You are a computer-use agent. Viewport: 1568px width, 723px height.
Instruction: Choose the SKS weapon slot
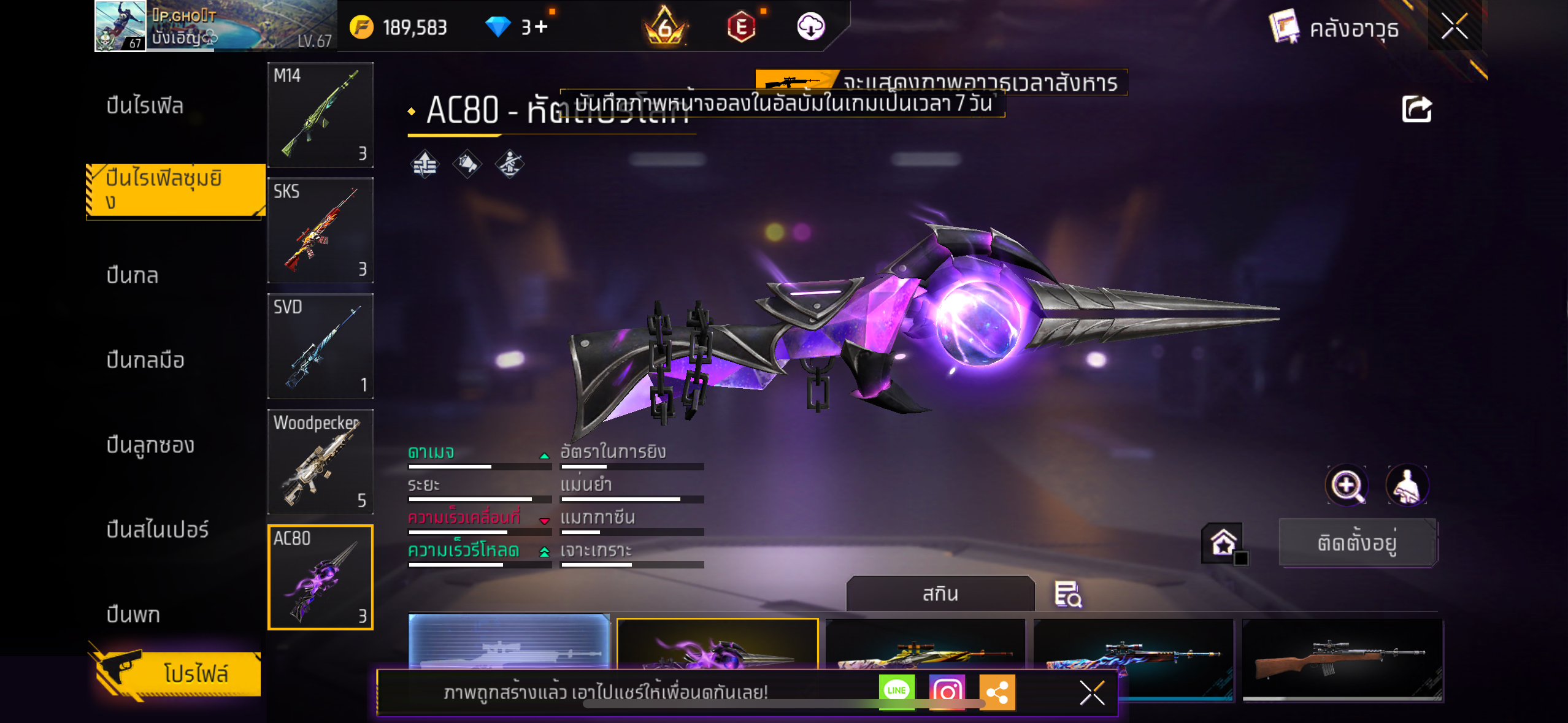[320, 230]
